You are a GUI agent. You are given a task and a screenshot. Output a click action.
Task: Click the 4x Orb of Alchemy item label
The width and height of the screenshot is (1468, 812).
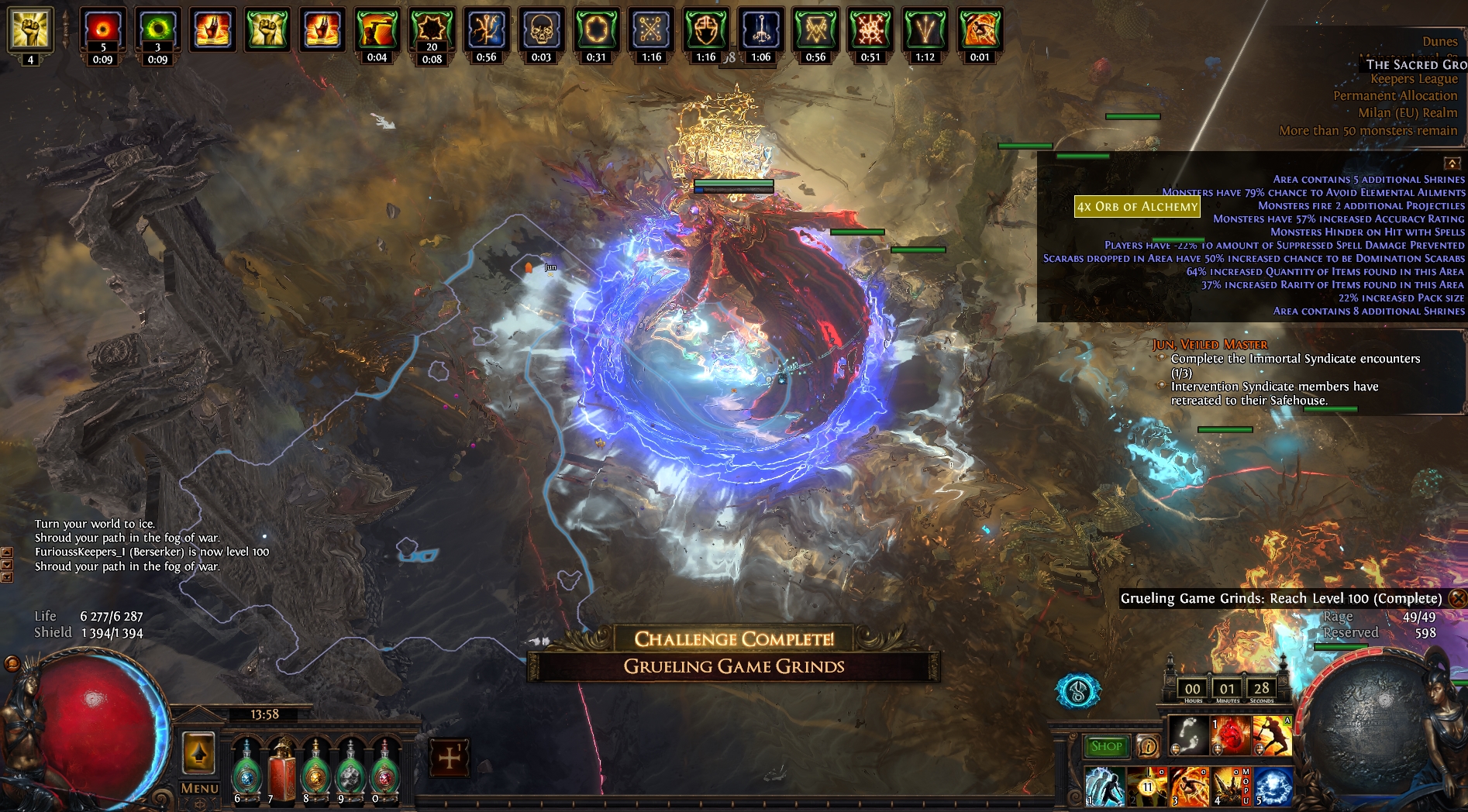[1137, 207]
